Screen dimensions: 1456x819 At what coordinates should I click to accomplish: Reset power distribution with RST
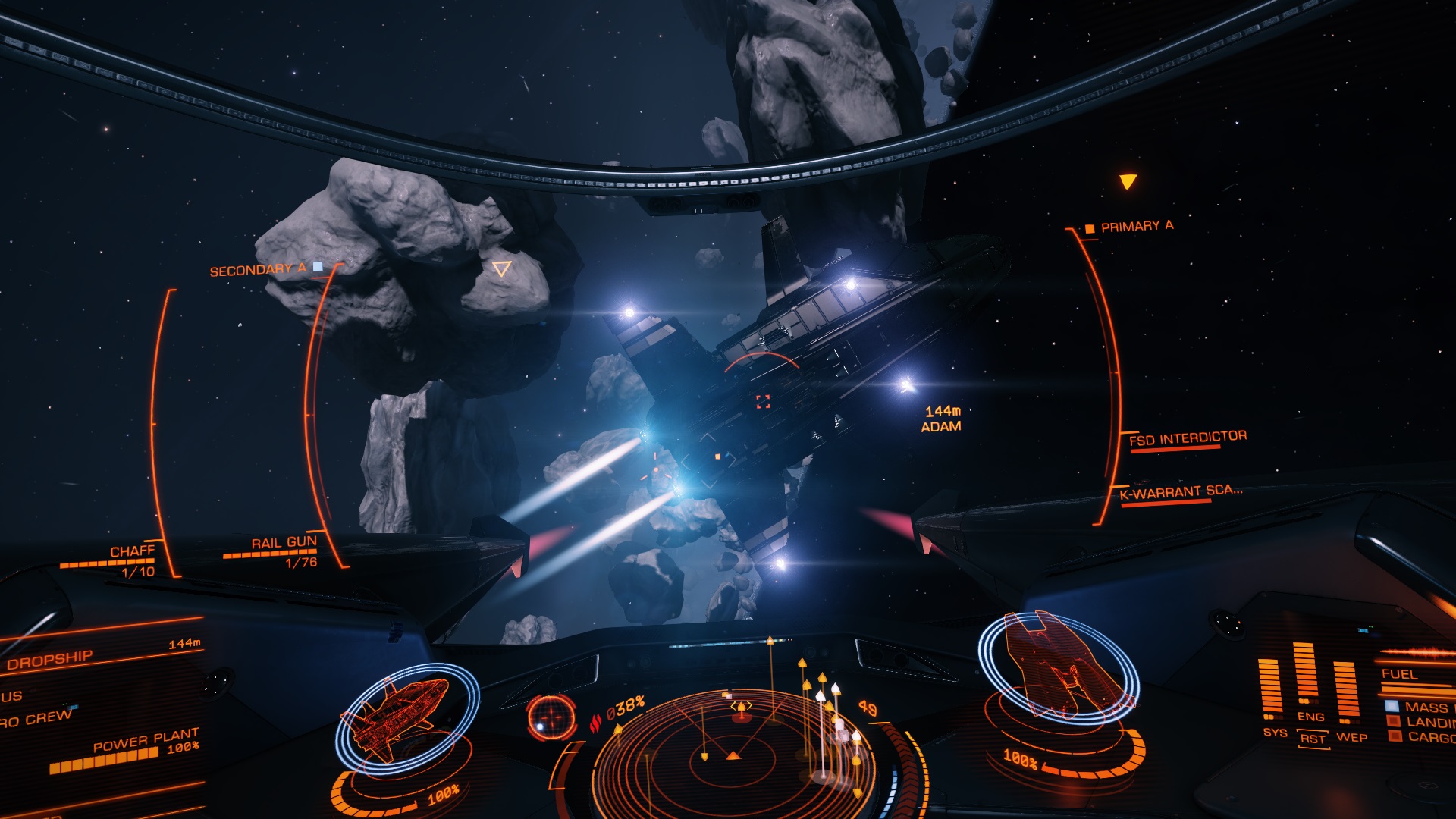pyautogui.click(x=1313, y=739)
